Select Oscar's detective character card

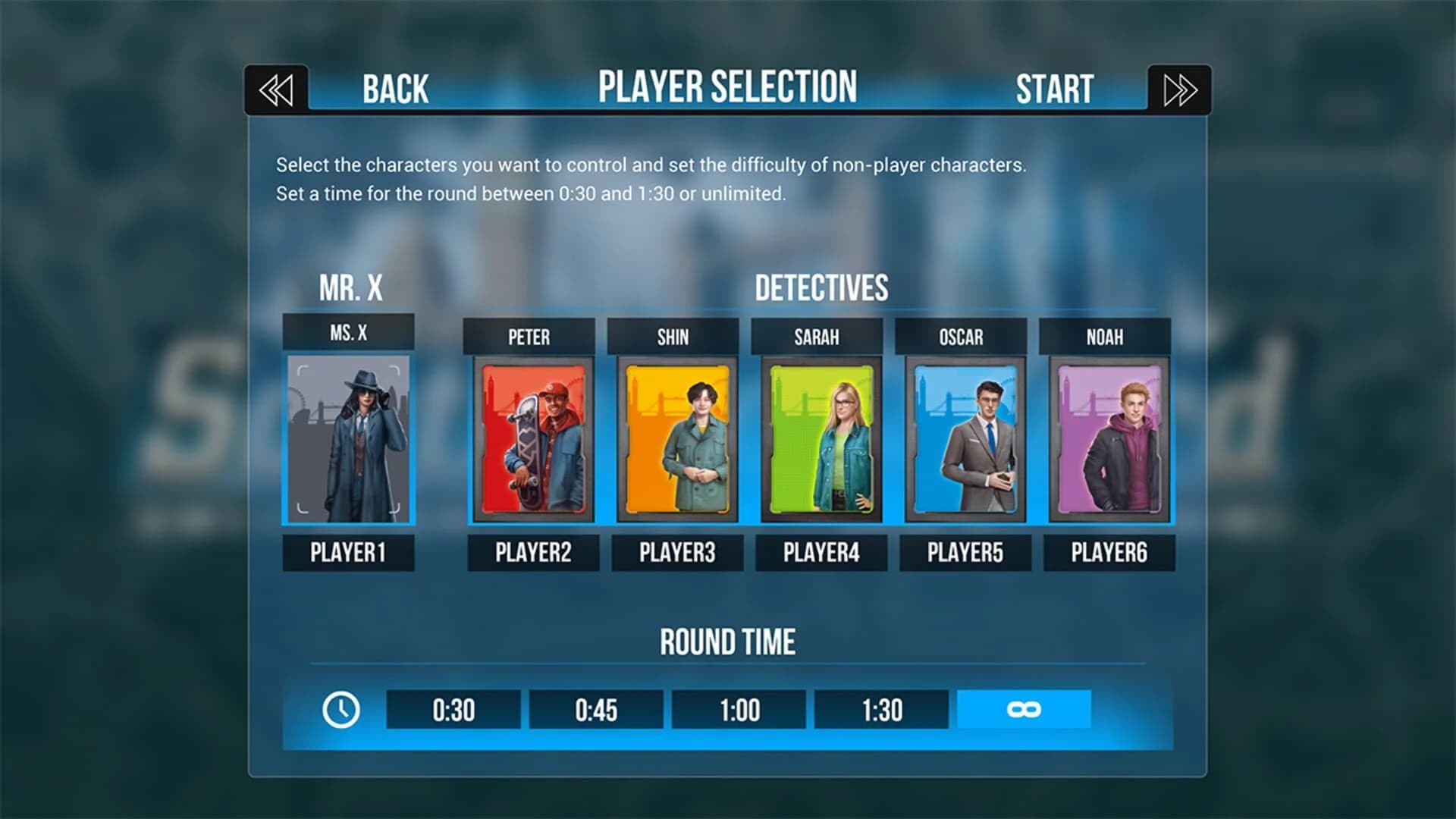click(964, 440)
